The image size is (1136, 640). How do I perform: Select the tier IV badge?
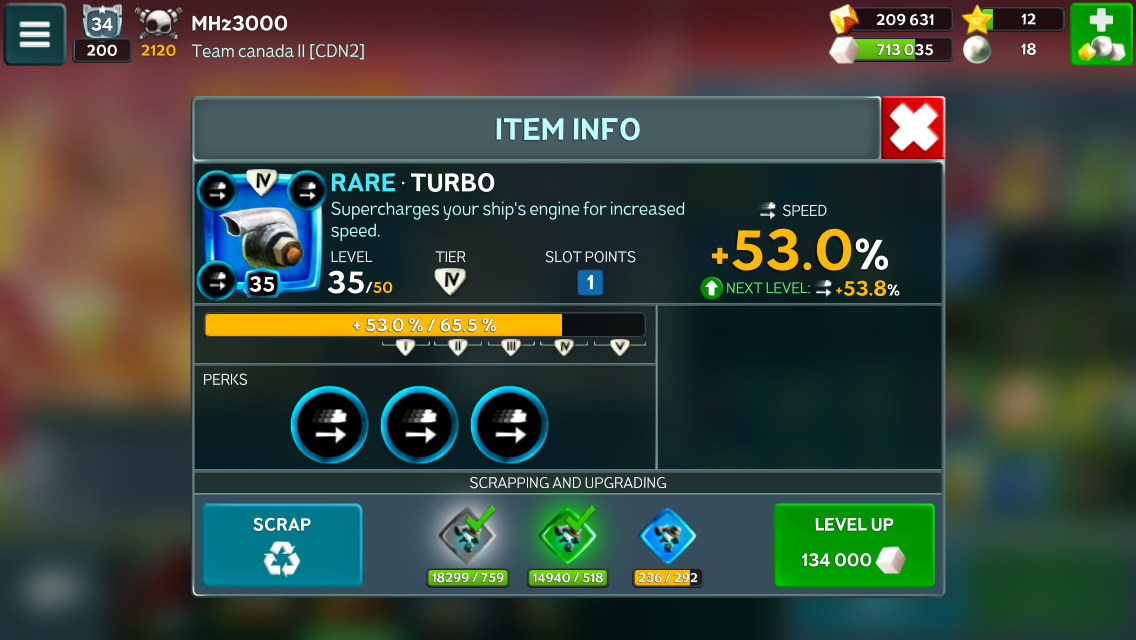click(450, 283)
